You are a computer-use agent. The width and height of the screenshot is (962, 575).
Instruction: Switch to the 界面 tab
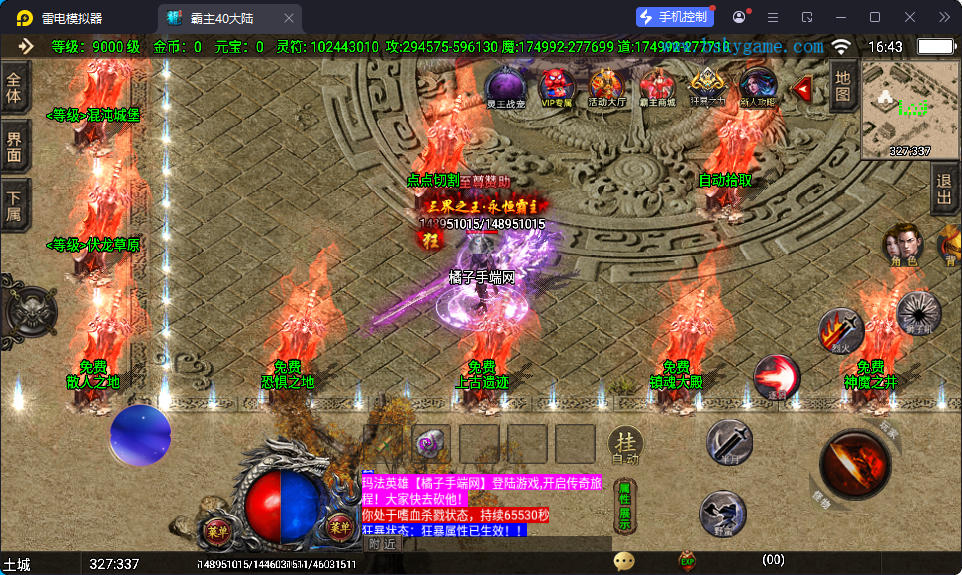pos(14,146)
